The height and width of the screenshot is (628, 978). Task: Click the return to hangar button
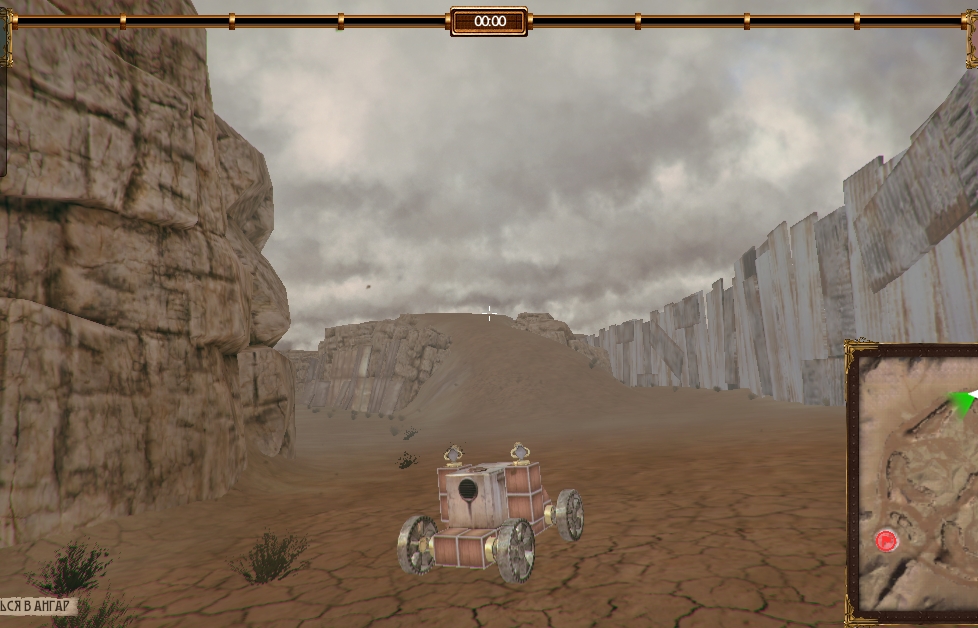coord(38,606)
